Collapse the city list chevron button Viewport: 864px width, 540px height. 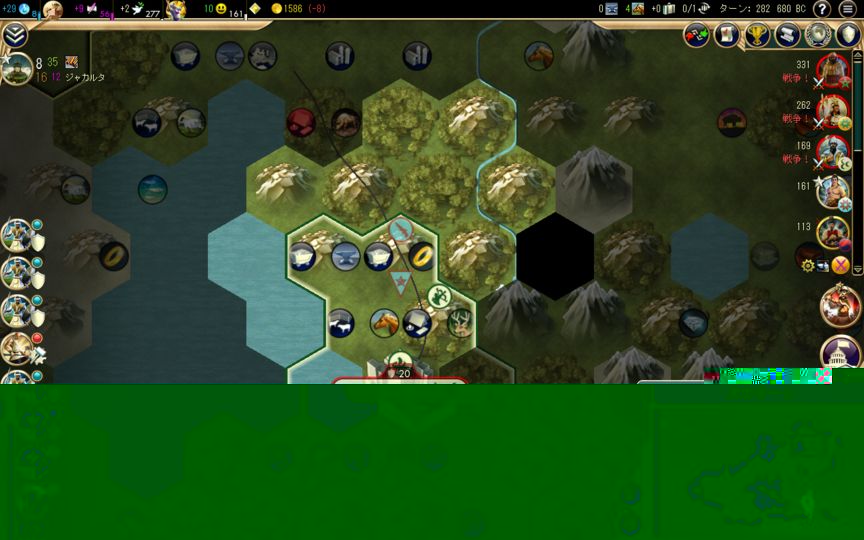14,35
